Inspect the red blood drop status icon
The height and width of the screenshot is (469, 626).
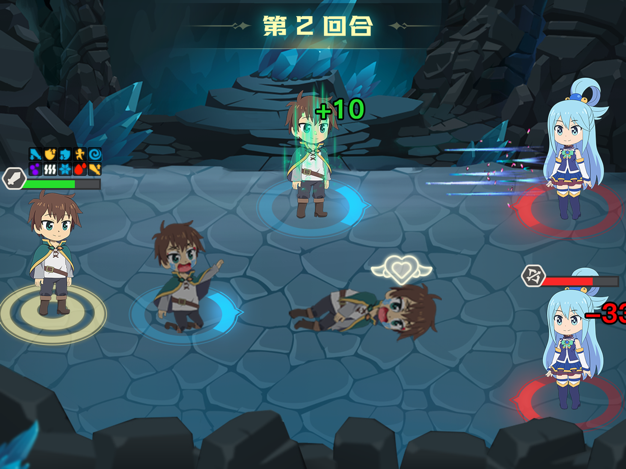pos(80,169)
